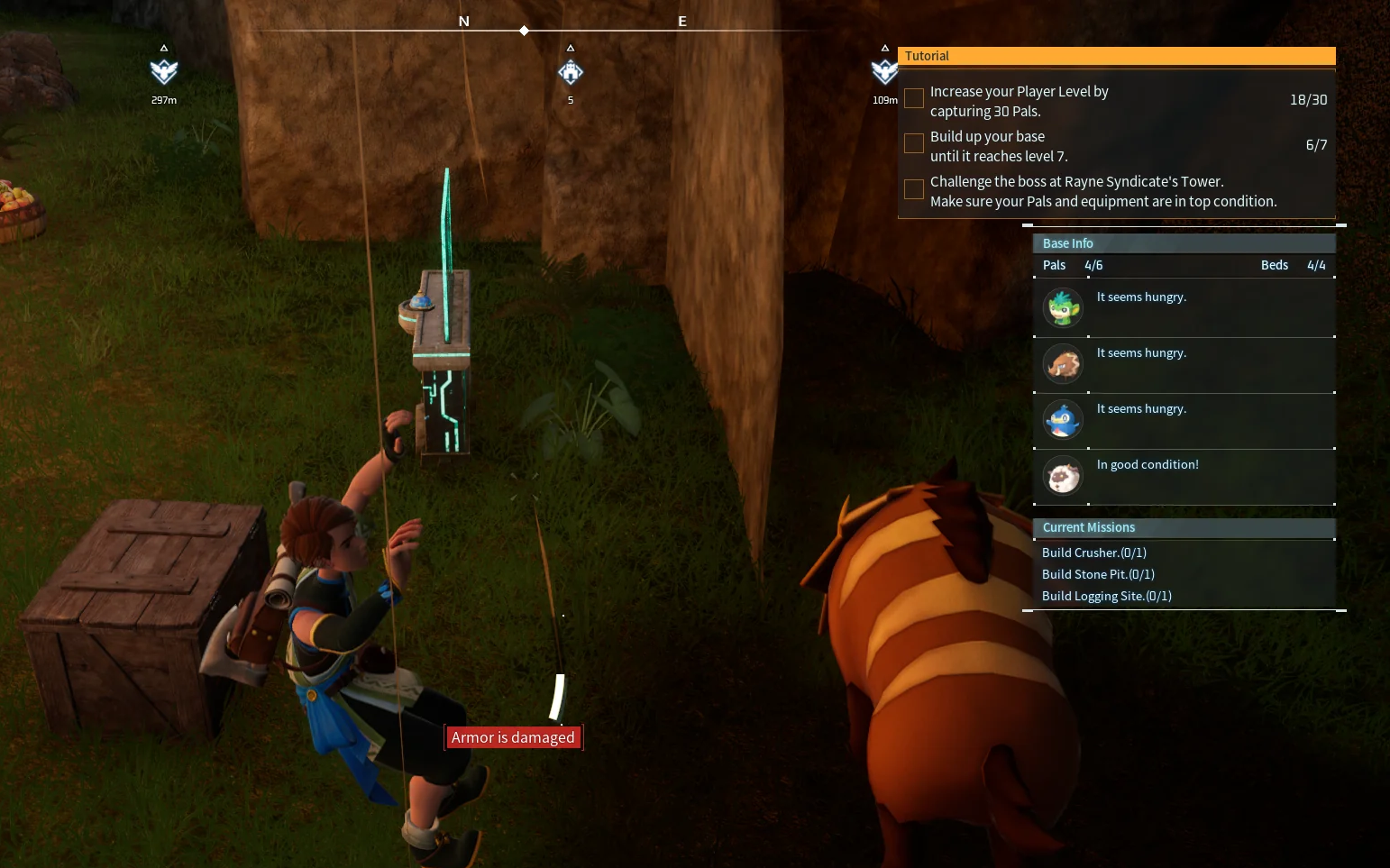Click the Base Info panel header
The width and height of the screenshot is (1390, 868).
1183,243
